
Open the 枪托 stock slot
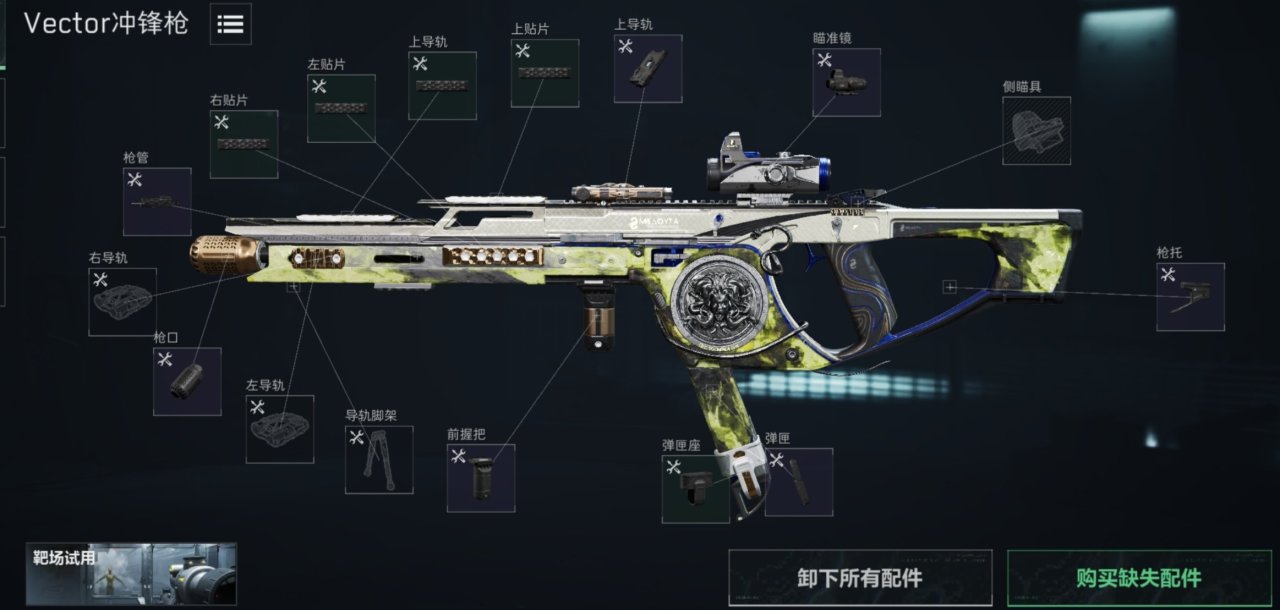coord(1190,297)
